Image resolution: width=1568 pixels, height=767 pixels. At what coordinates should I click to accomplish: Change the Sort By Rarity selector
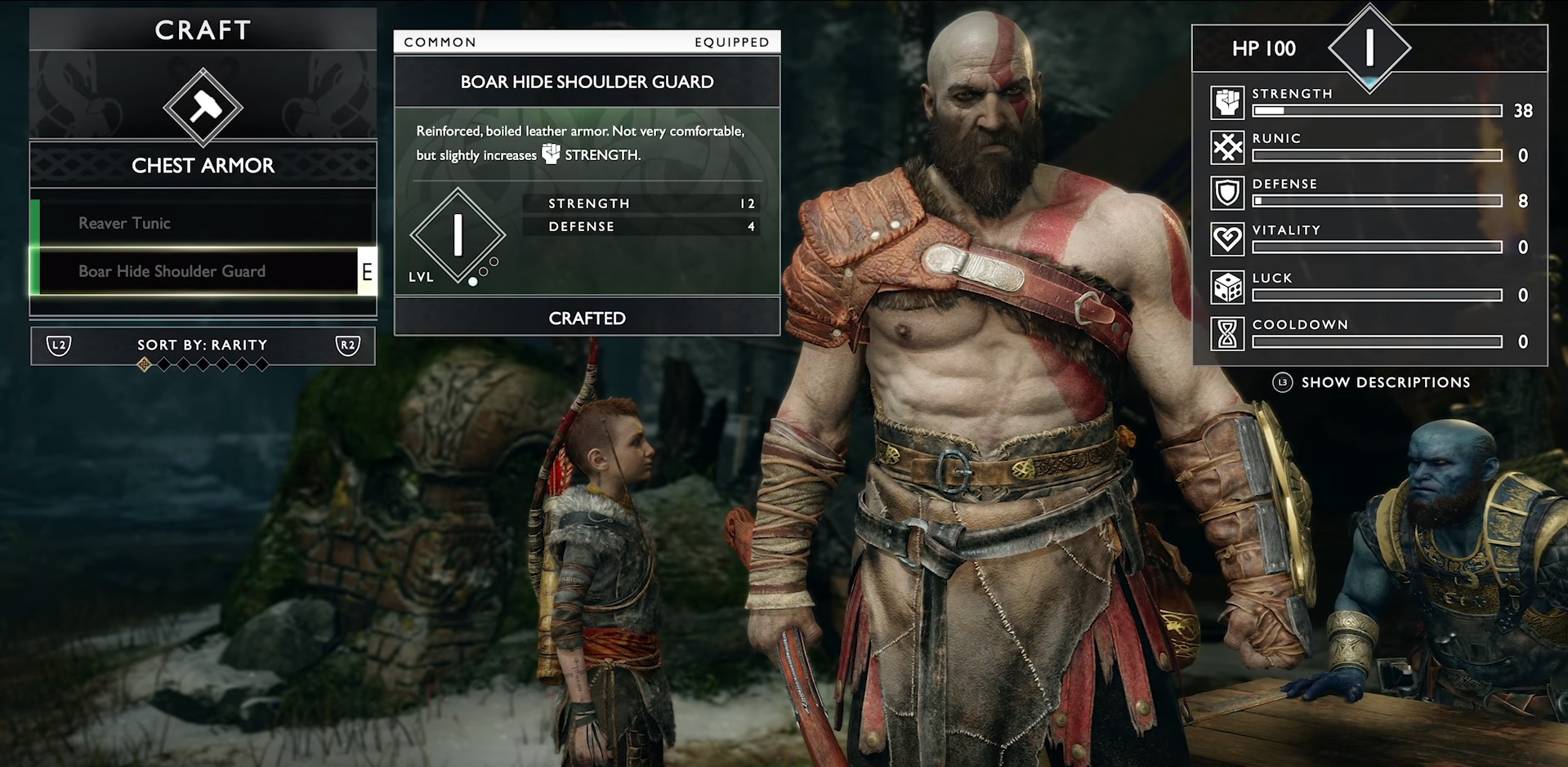pyautogui.click(x=203, y=346)
